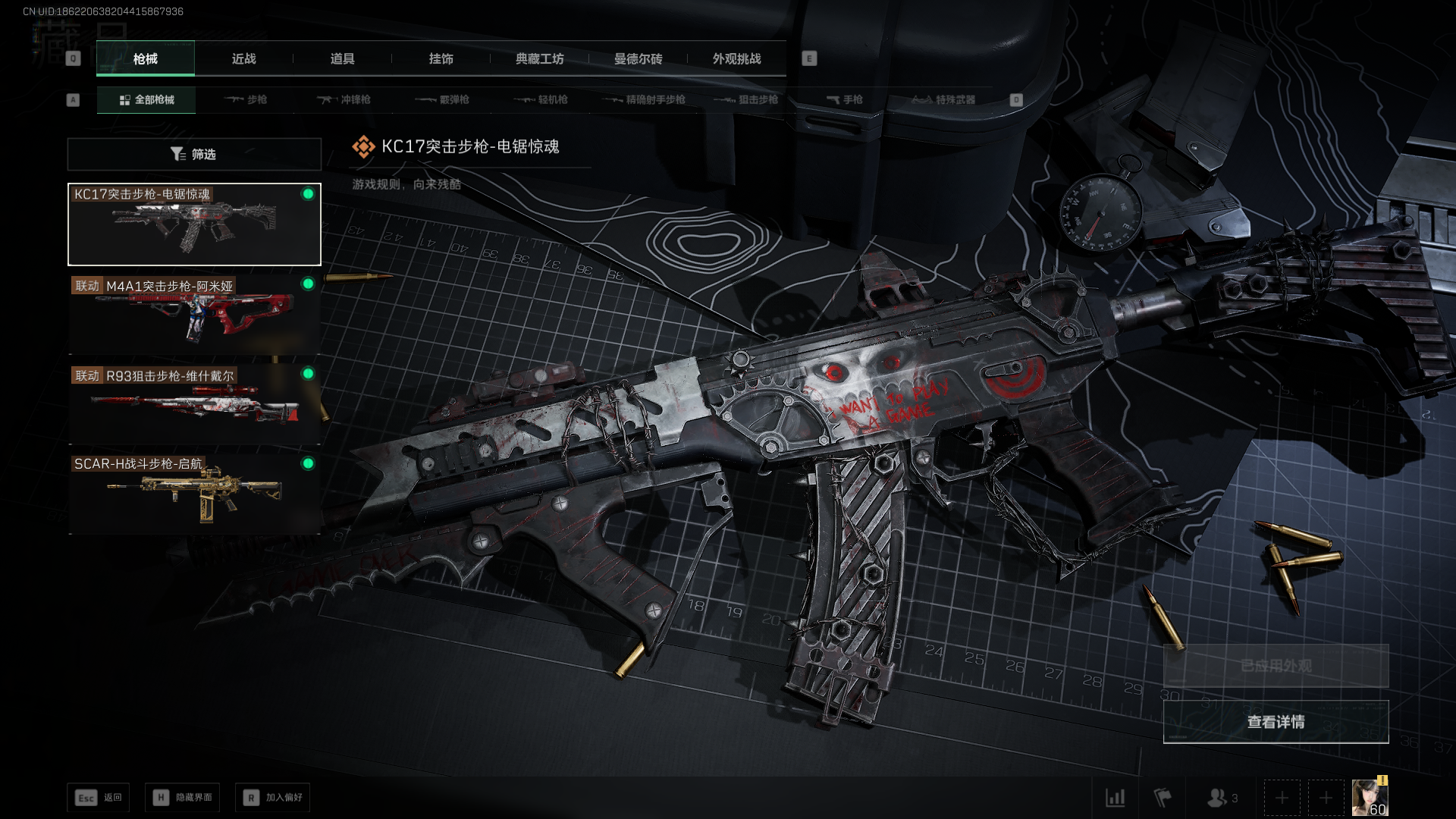Click the player avatar portrait
The height and width of the screenshot is (819, 1456).
click(1370, 798)
